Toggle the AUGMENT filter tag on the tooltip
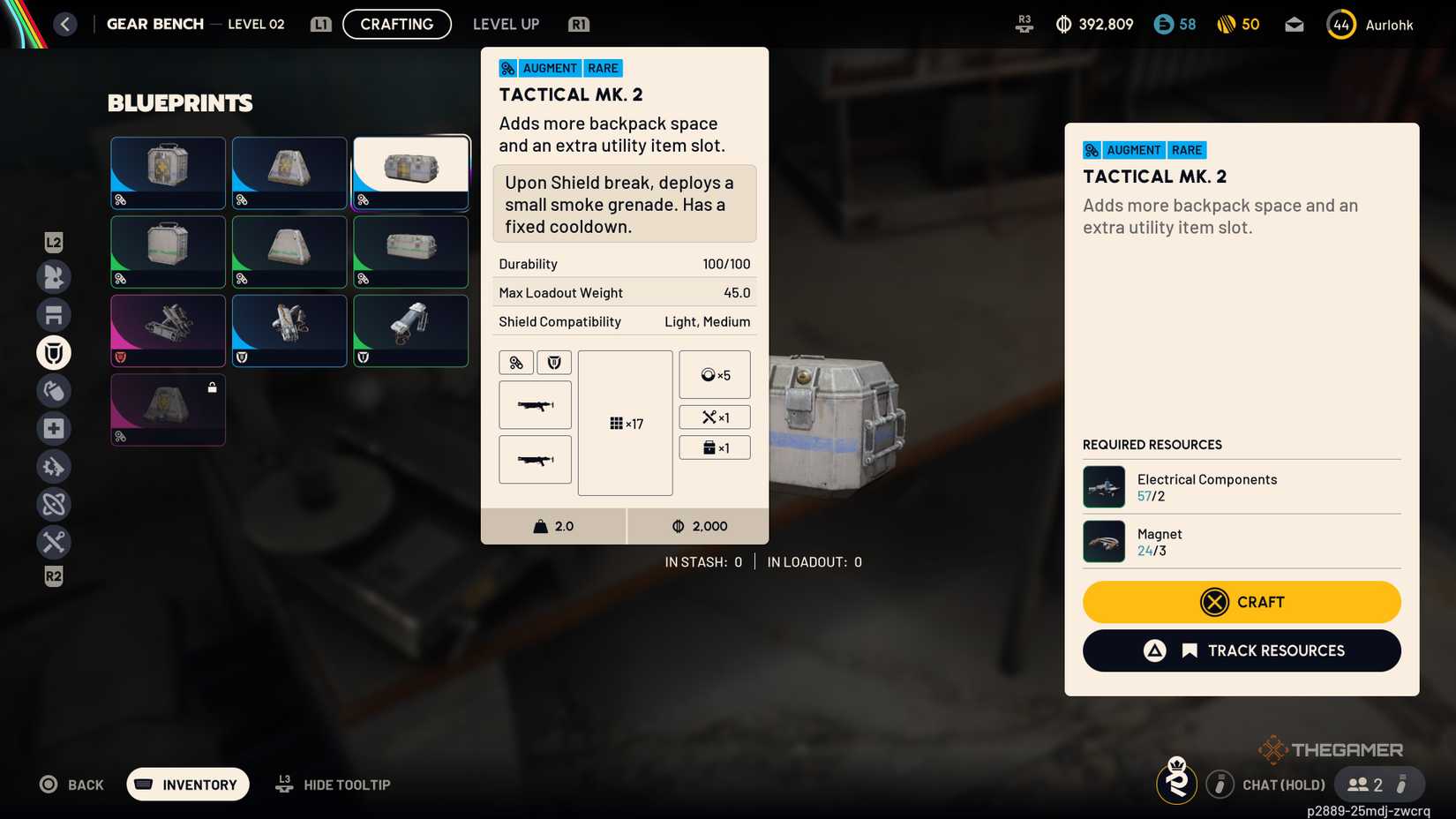This screenshot has width=1456, height=819. tap(549, 68)
